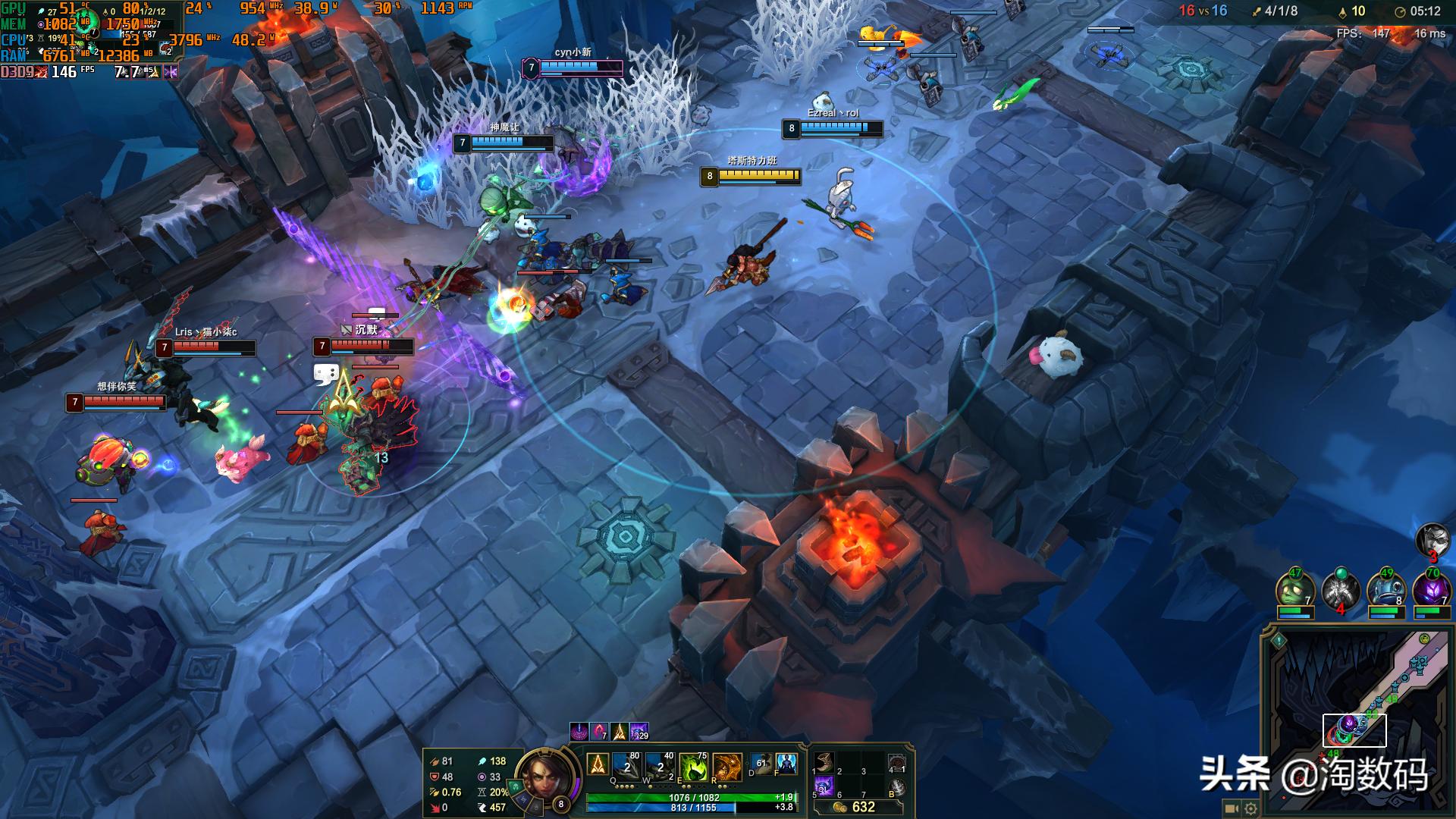The image size is (1456, 819).
Task: Select the Amumu ally portrait
Action: tap(1294, 590)
